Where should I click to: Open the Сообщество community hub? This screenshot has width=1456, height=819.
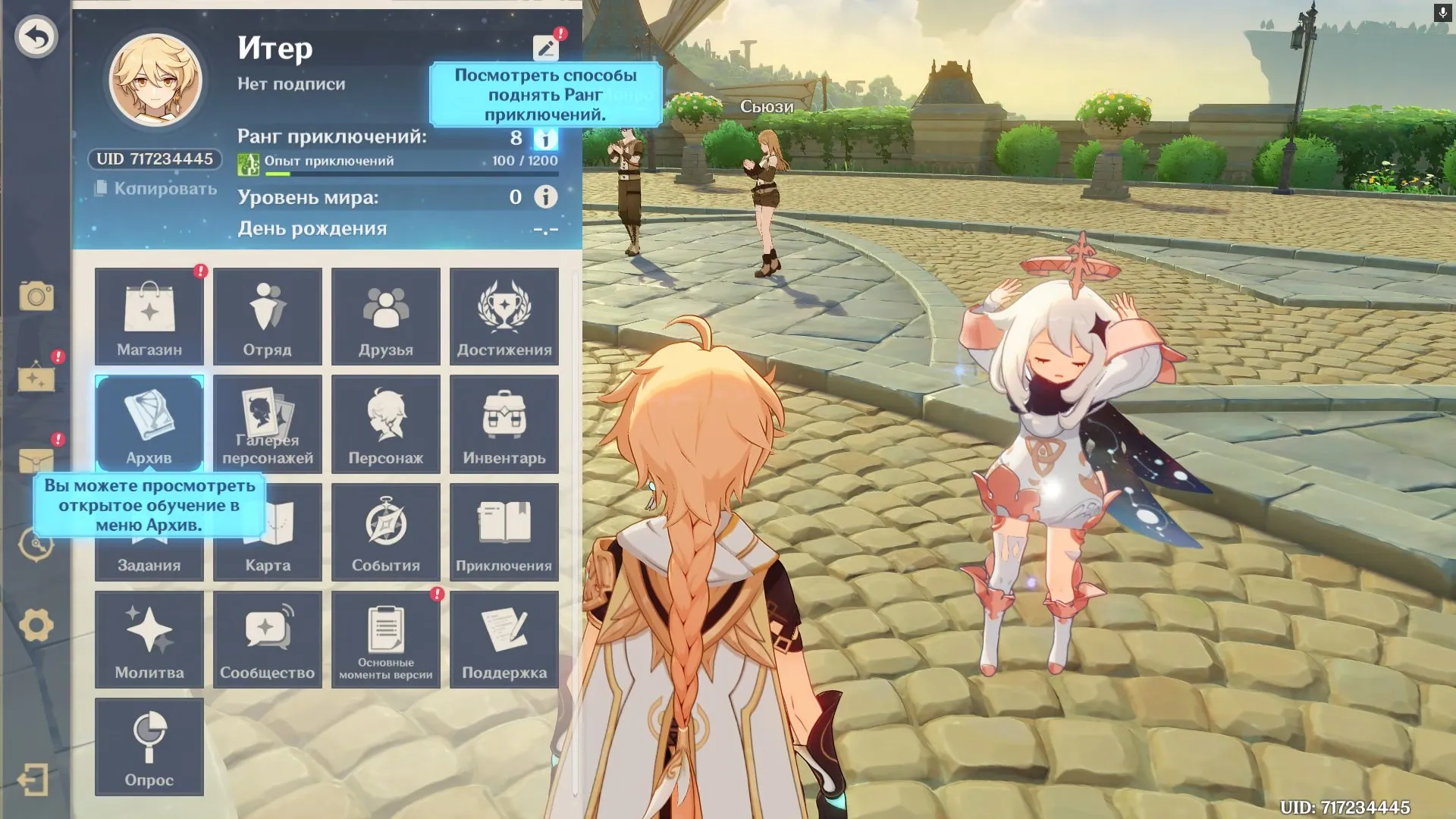[x=268, y=639]
